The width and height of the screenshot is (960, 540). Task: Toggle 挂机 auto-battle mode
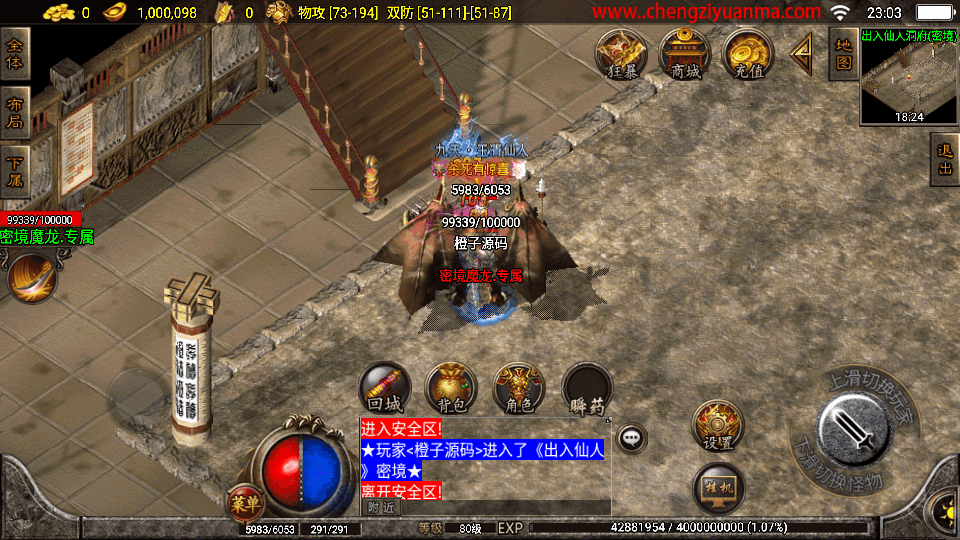(718, 488)
